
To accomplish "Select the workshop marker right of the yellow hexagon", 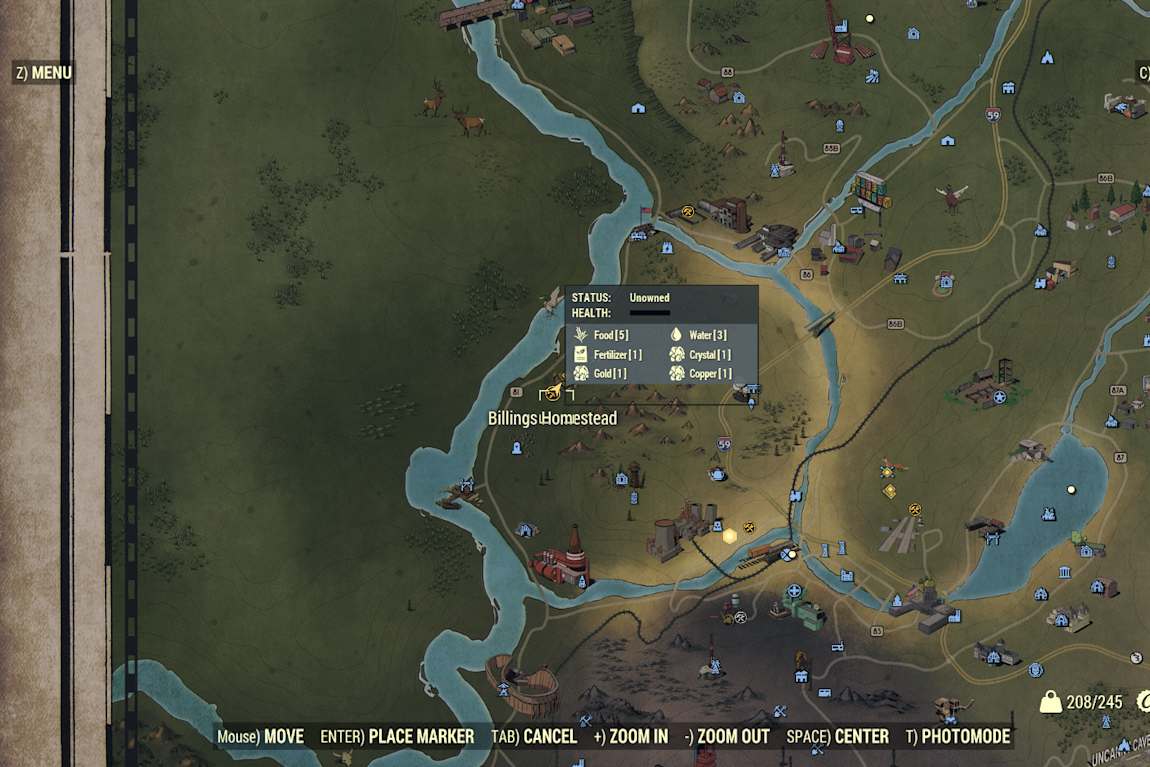I will pos(749,526).
